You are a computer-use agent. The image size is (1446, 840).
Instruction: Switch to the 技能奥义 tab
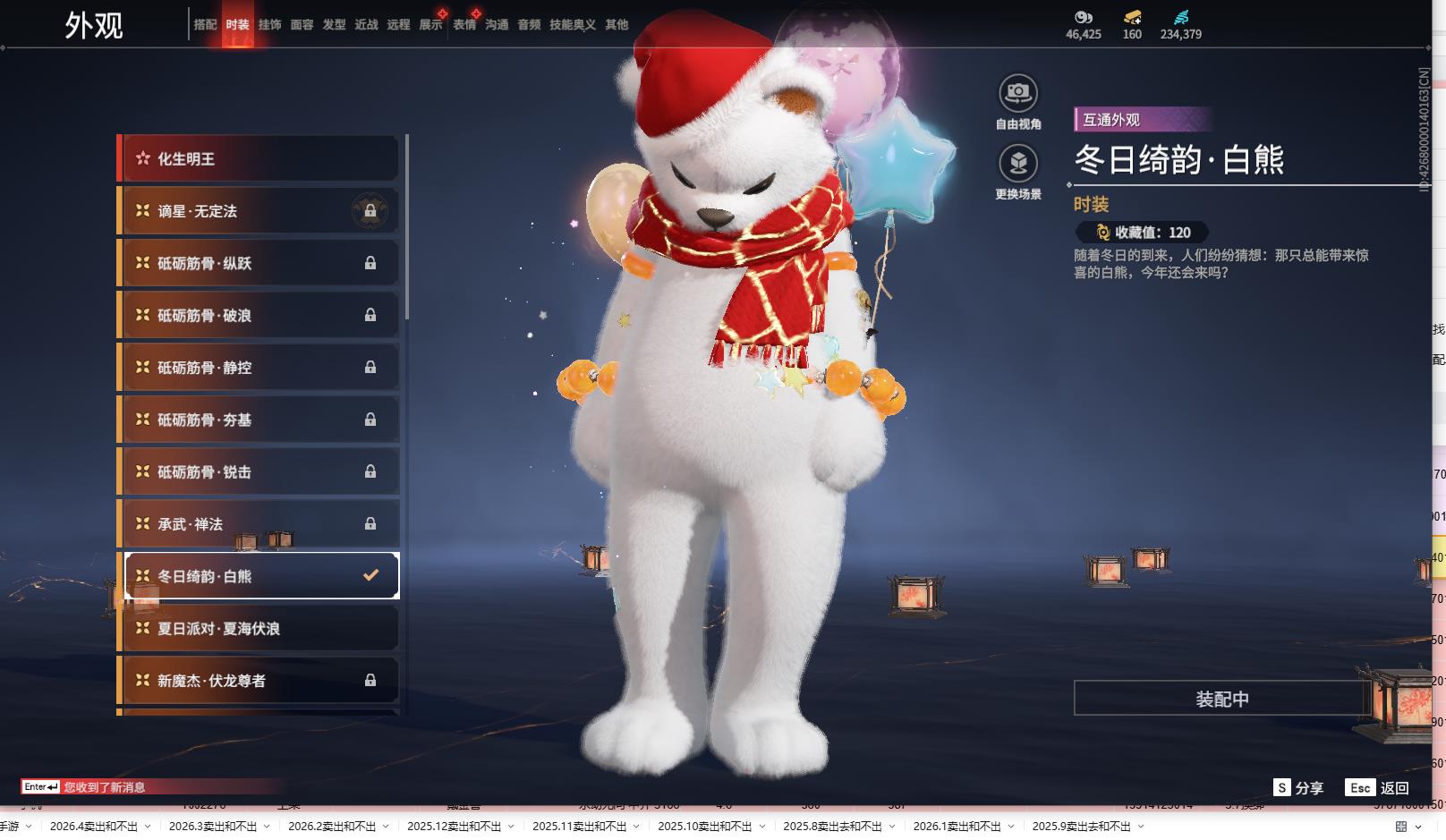(x=572, y=25)
